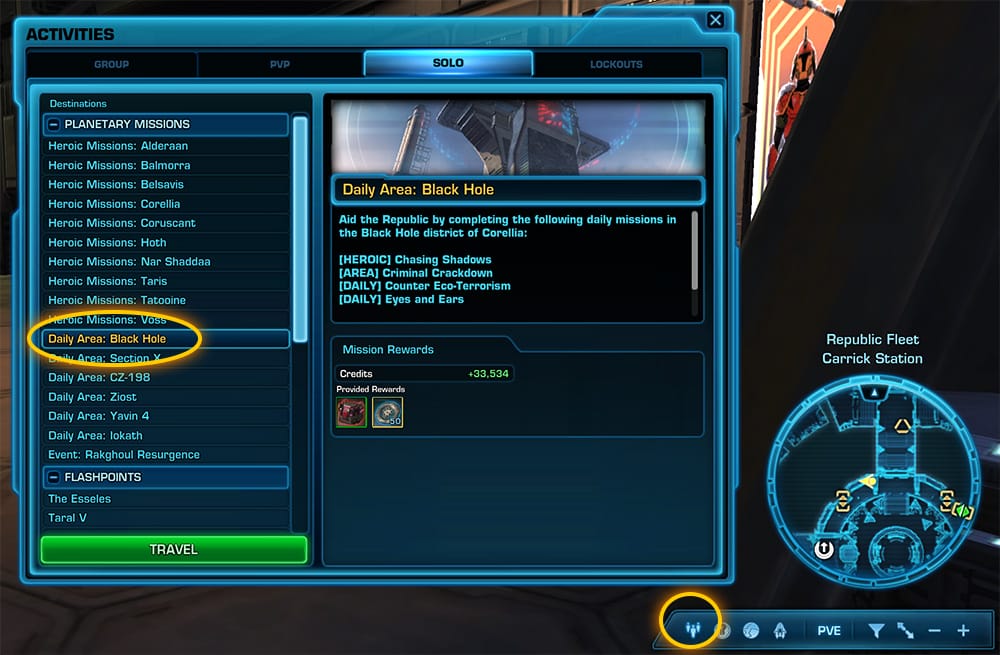Screen dimensions: 1000x655
Task: Click the globe icon on minimap bar
Action: click(752, 631)
